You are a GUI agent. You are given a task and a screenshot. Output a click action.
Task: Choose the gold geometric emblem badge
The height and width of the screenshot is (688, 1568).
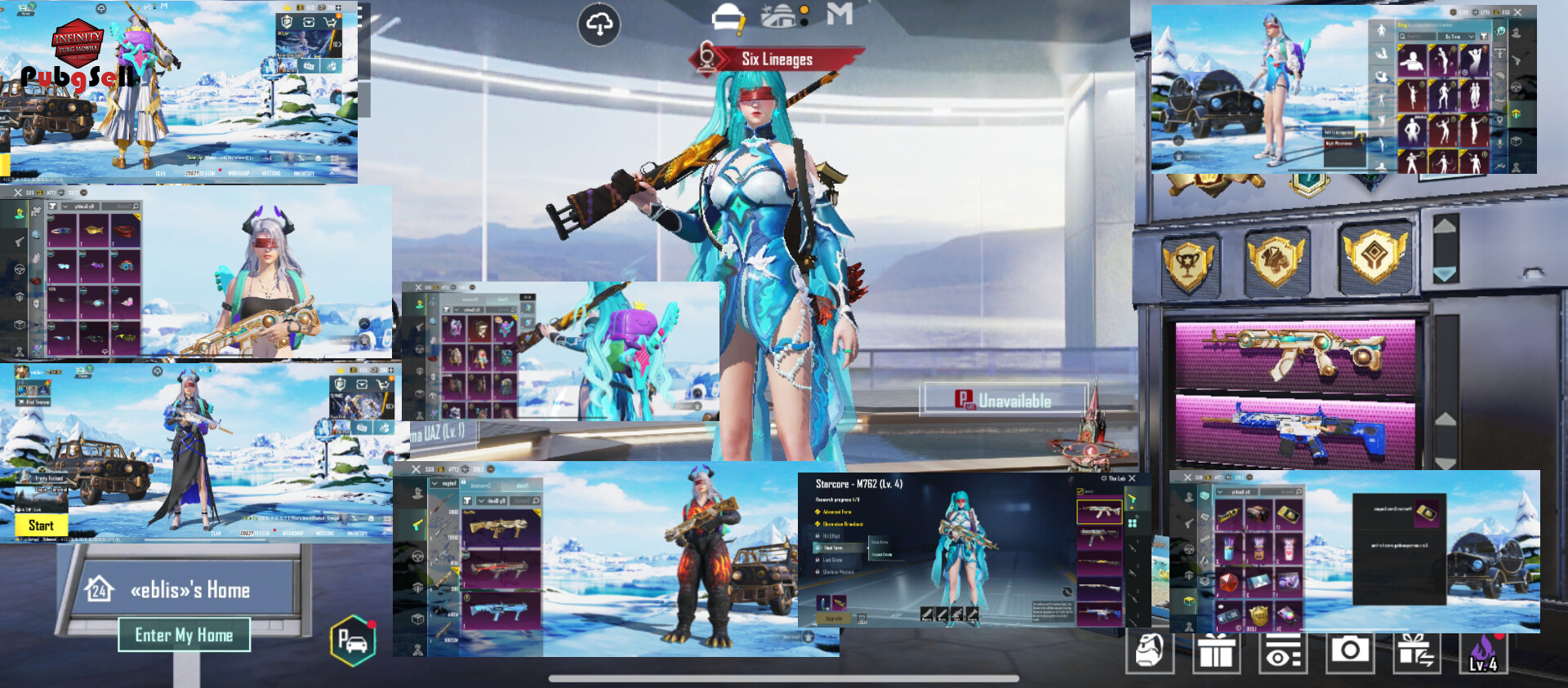[1376, 257]
